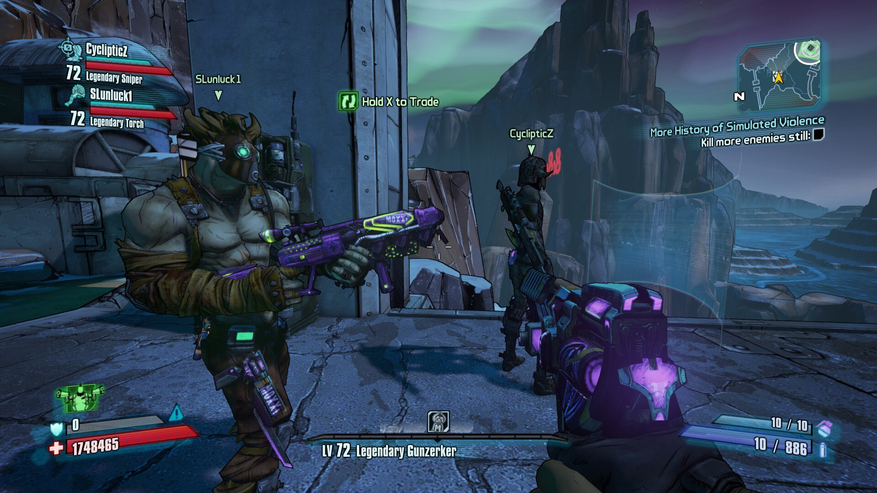The height and width of the screenshot is (493, 877).
Task: Select the grenade icon beside the 10/10 count
Action: pos(825,427)
